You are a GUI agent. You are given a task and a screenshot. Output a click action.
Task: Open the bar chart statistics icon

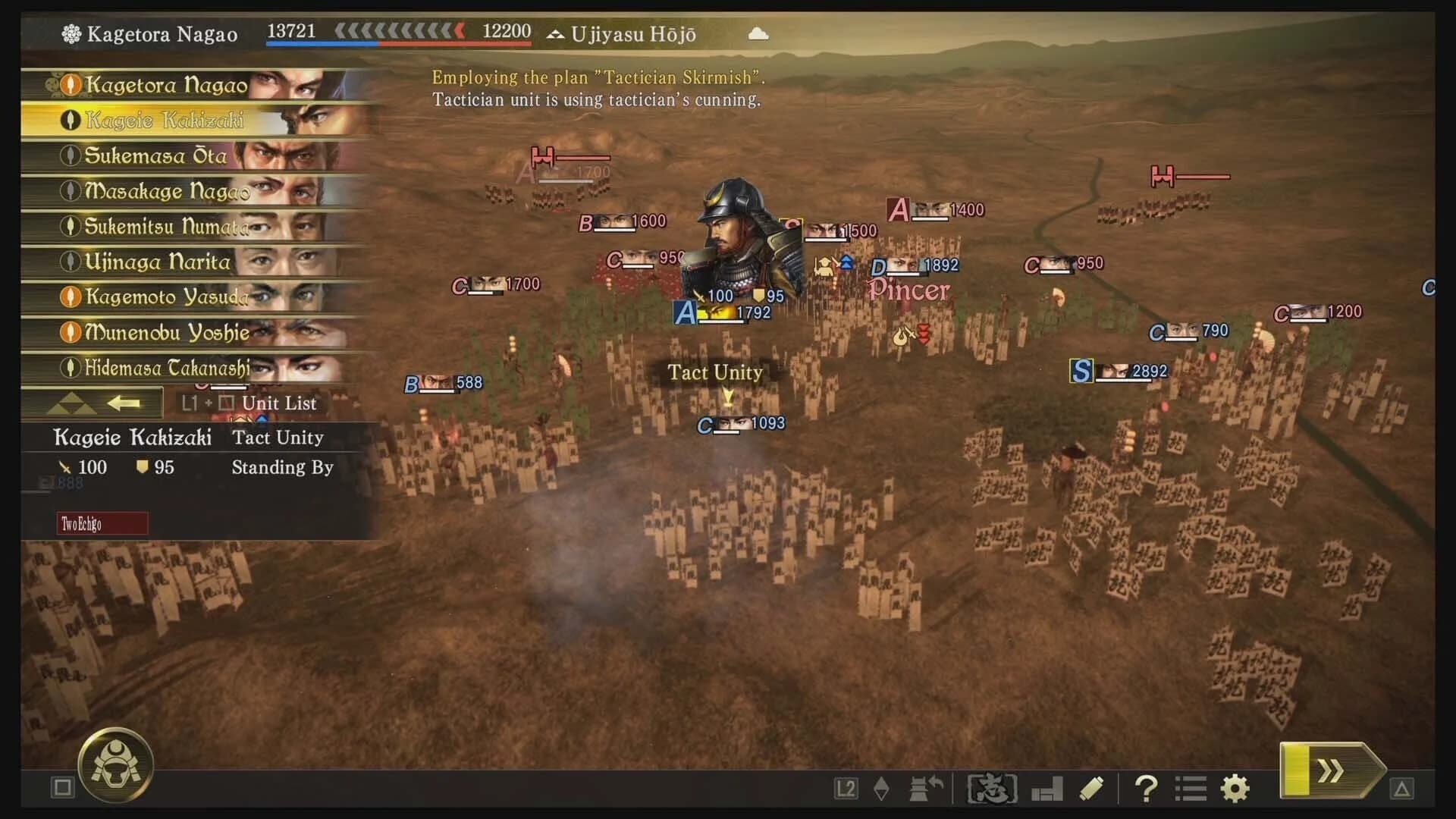point(1046,789)
